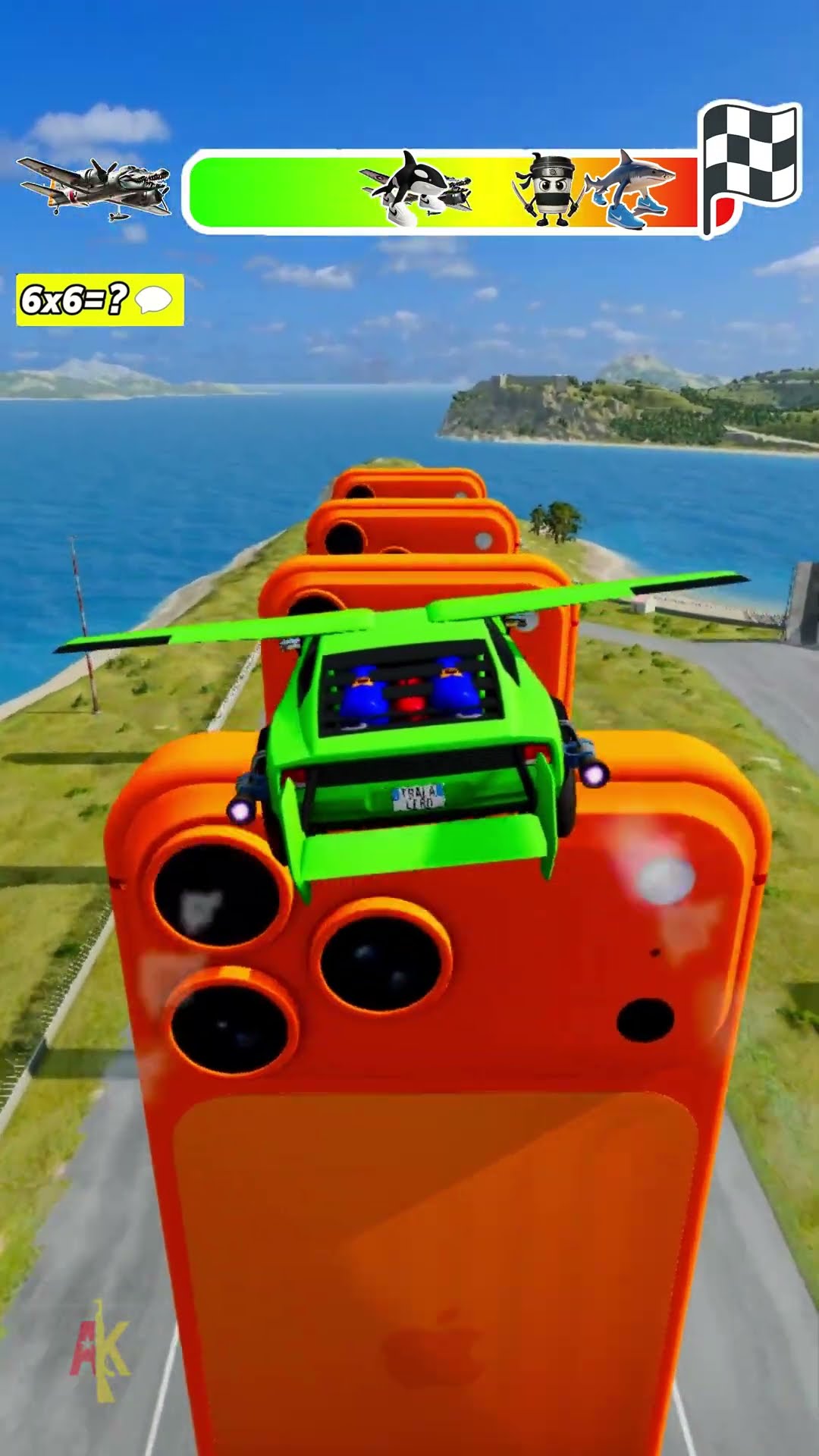The height and width of the screenshot is (1456, 819).
Task: Choose the ninja coffee cup character icon
Action: [548, 190]
